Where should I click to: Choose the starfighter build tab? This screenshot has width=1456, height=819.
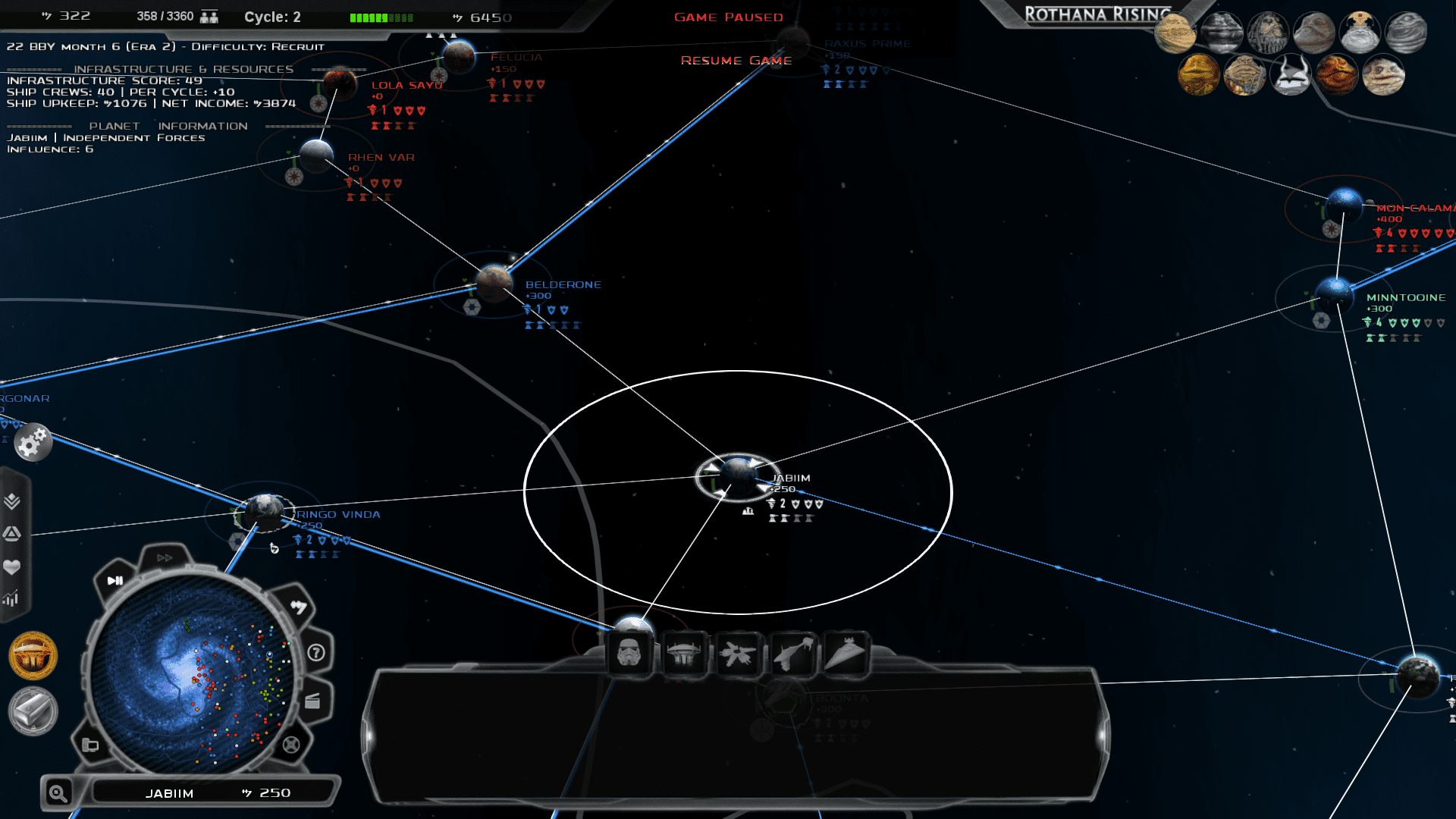[x=737, y=653]
